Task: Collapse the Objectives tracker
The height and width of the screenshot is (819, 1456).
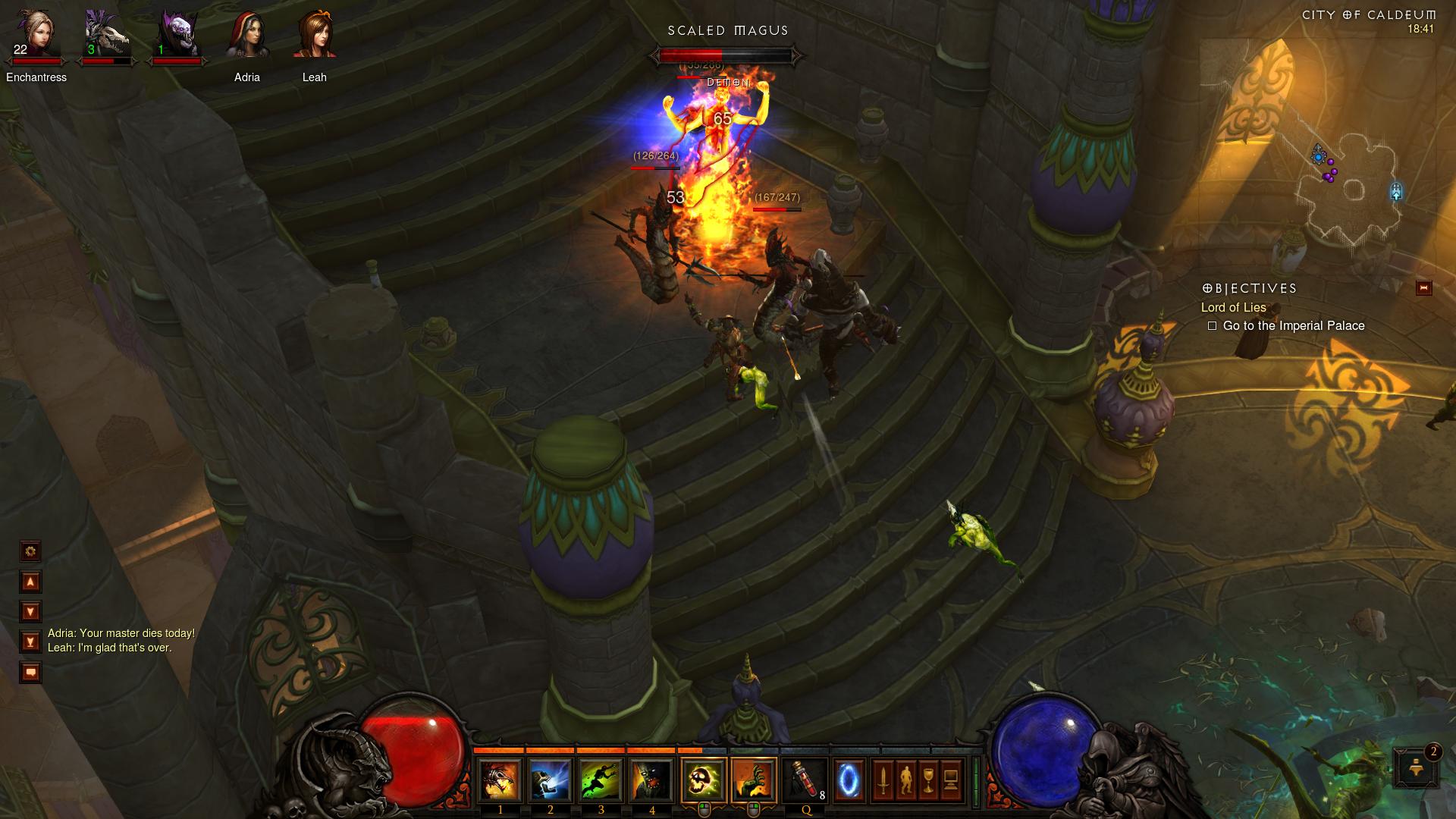Action: tap(1423, 288)
